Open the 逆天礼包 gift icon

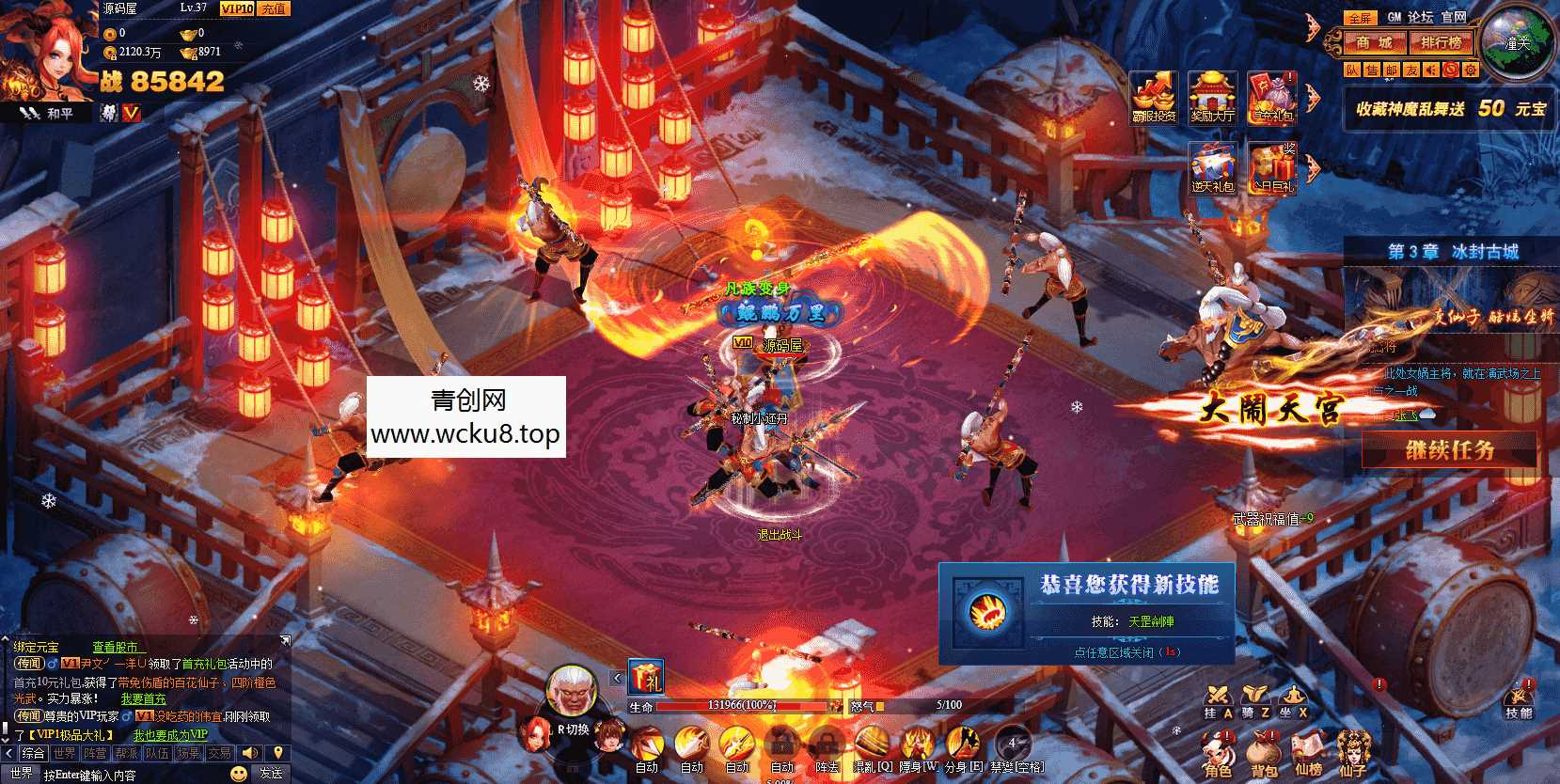pyautogui.click(x=1213, y=169)
